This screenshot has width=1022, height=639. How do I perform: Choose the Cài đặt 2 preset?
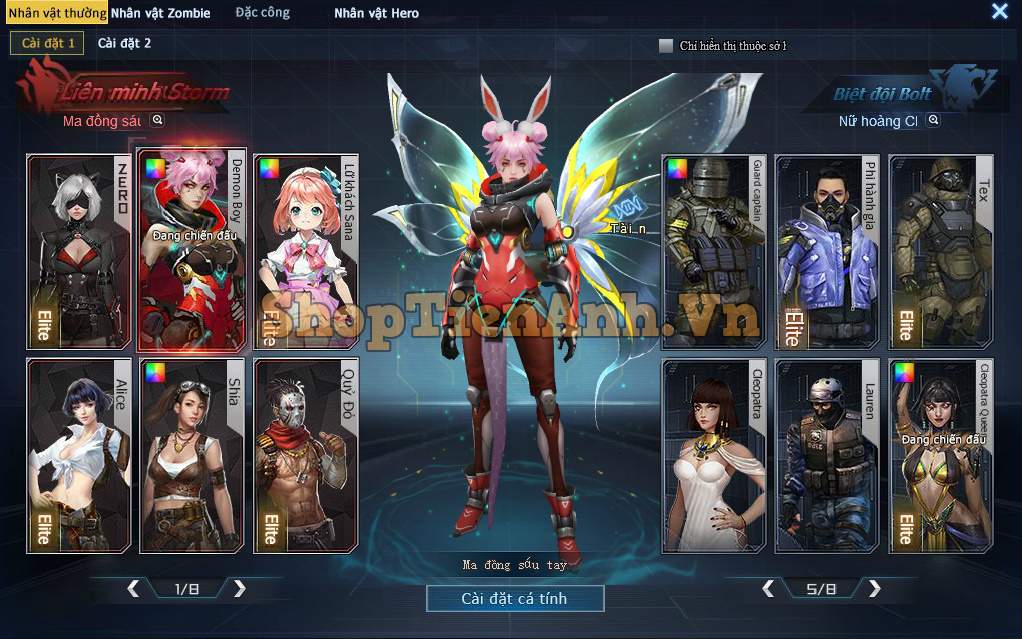124,43
